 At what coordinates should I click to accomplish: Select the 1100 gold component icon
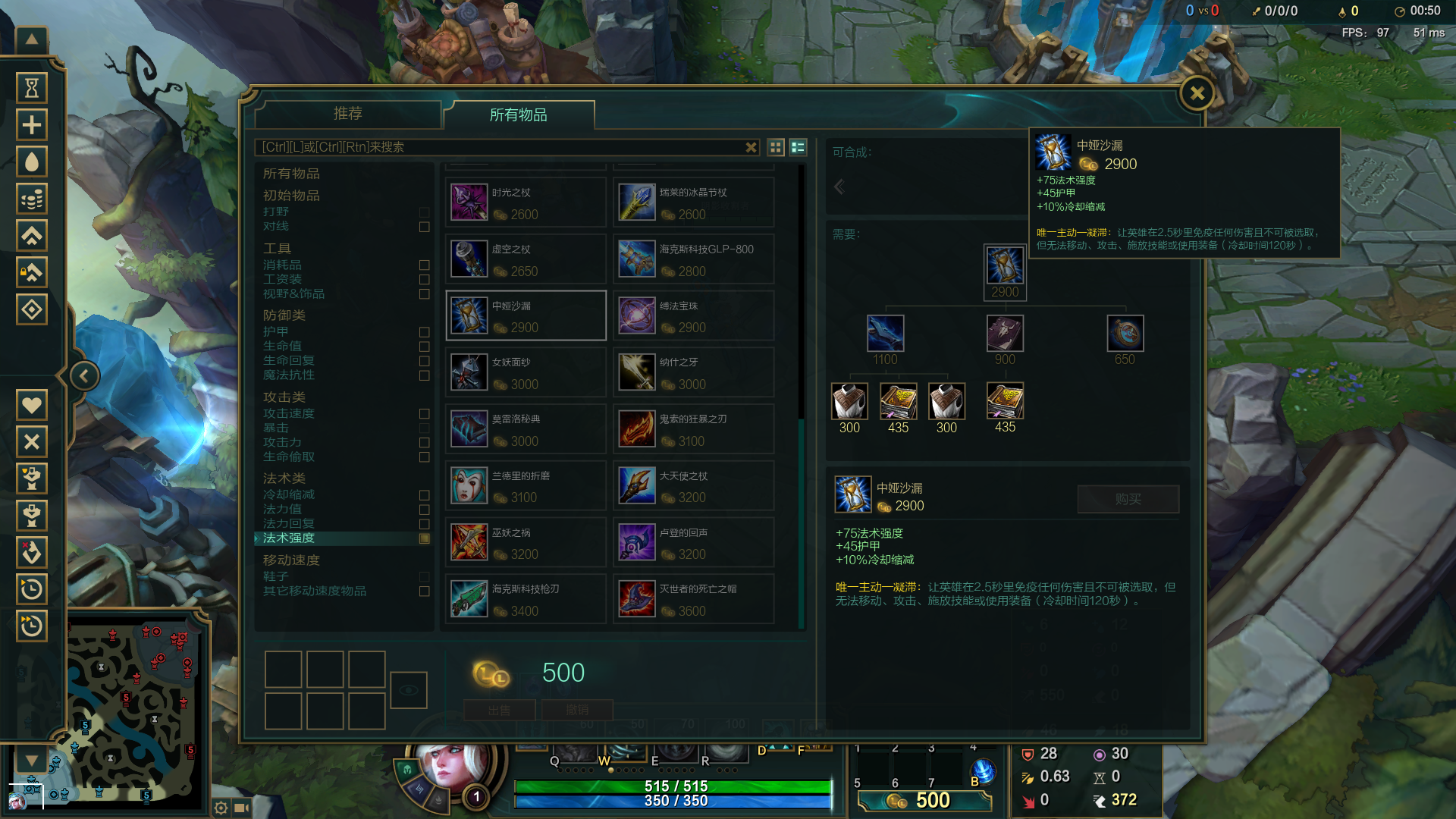885,334
